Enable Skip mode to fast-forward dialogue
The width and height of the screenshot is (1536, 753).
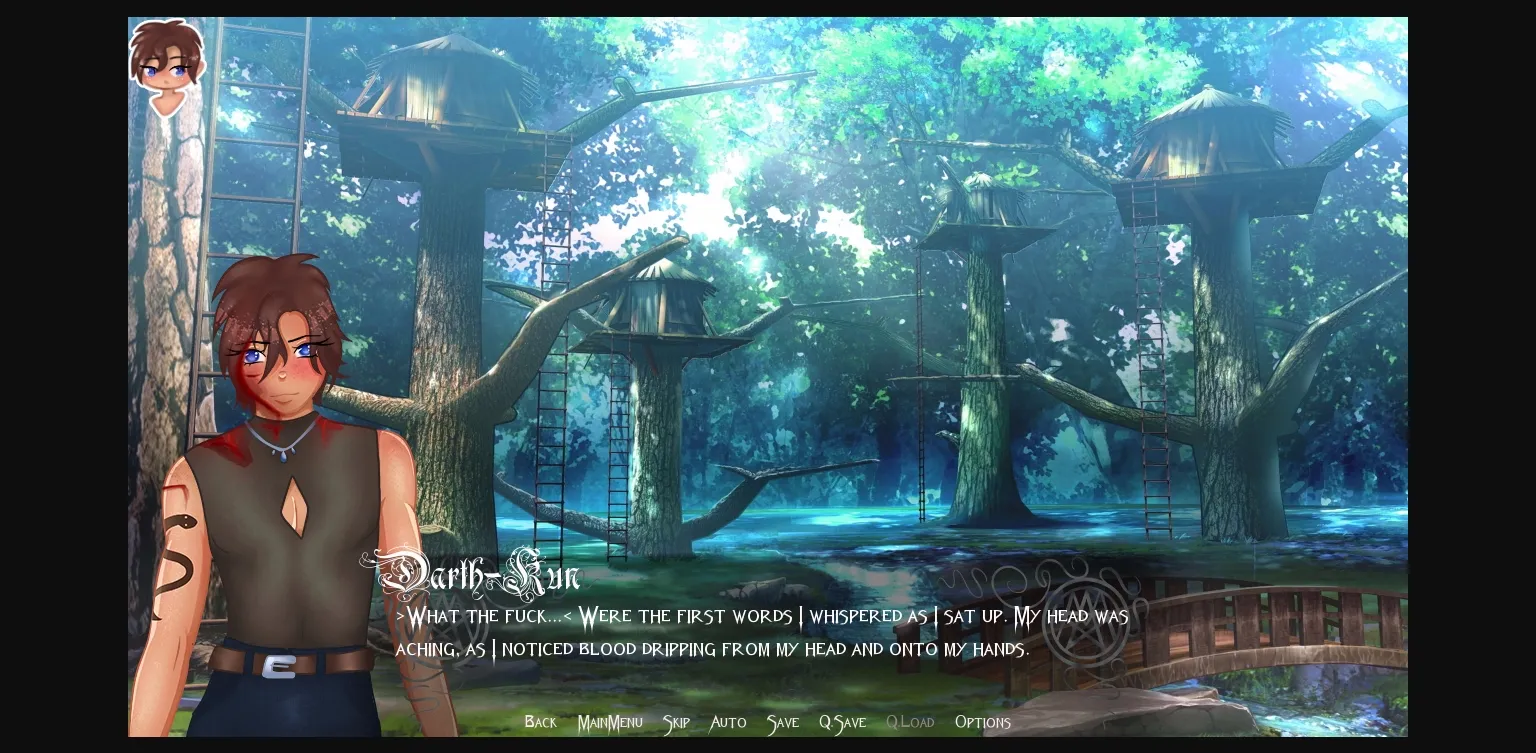click(x=676, y=722)
